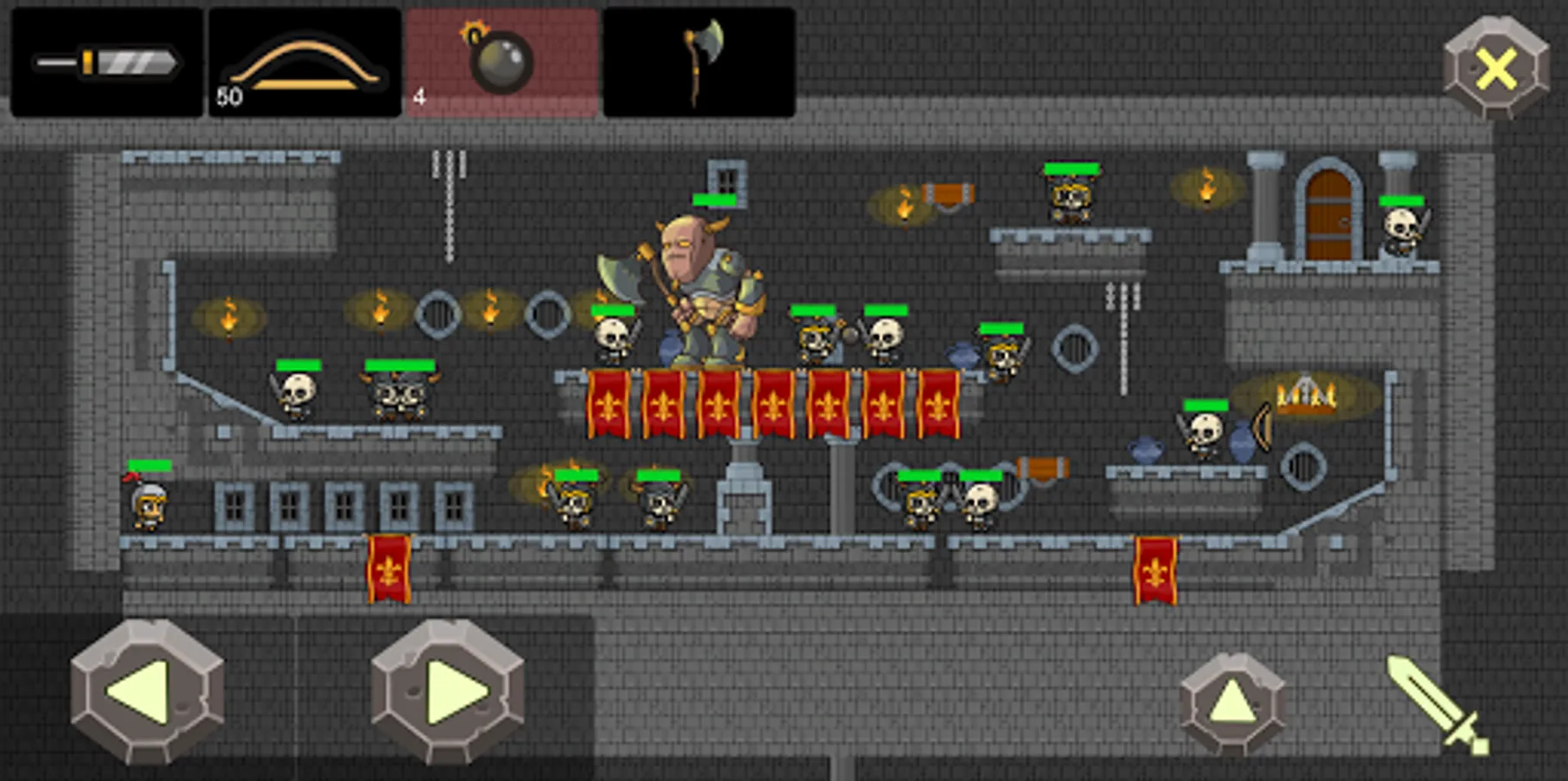
Task: Switch active weapon from bomb to bow
Action: click(301, 61)
